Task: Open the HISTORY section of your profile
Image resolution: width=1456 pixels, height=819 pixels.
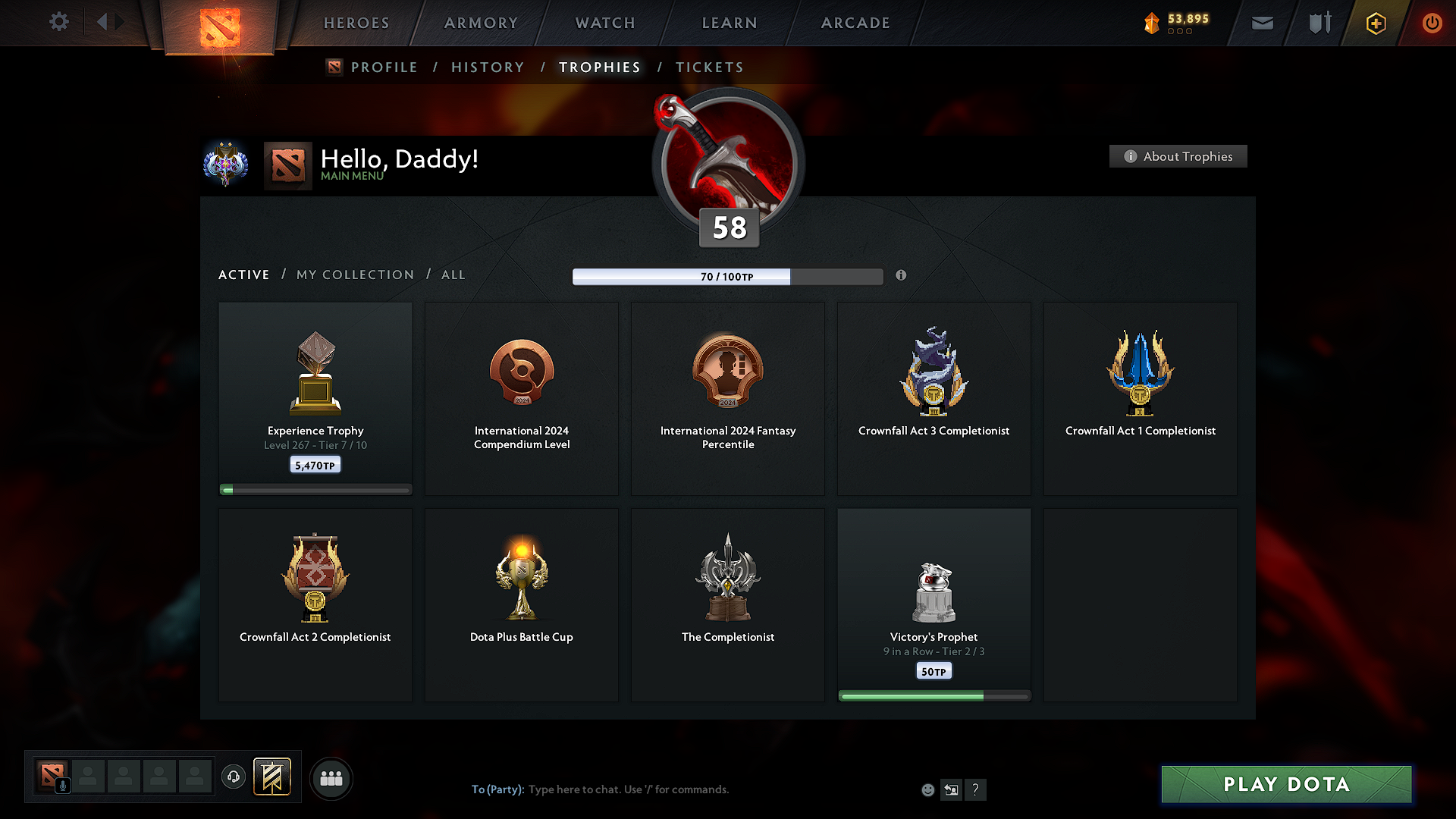Action: (488, 67)
